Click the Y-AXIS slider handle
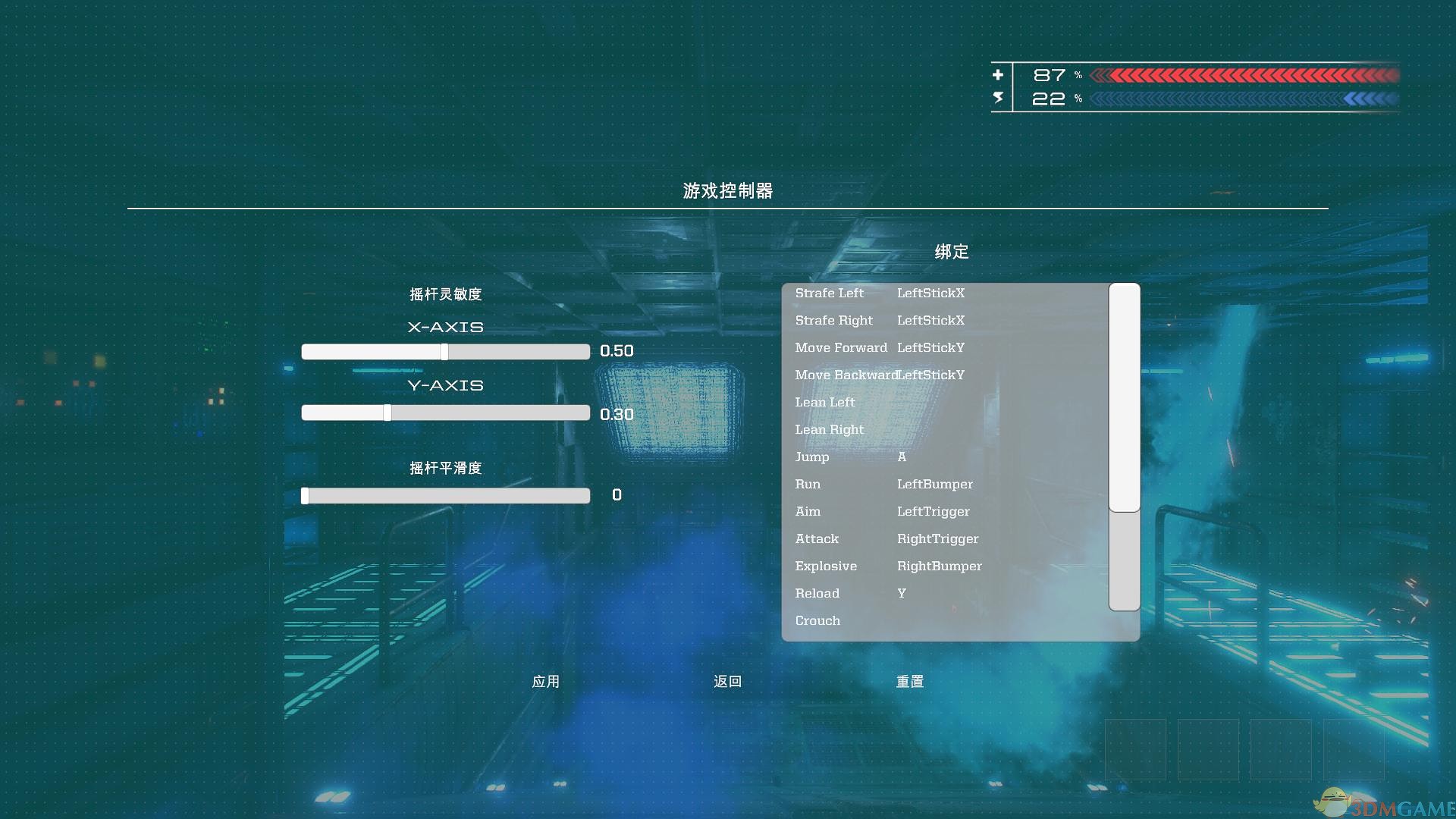The height and width of the screenshot is (819, 1456). (388, 412)
